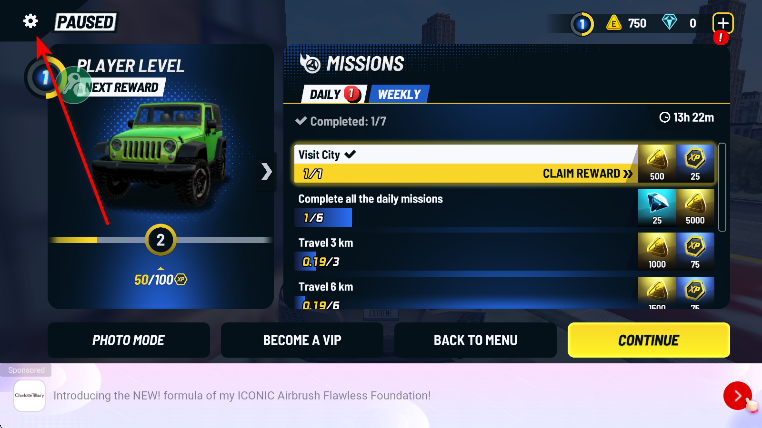Click the sponsored Airbrush Flawless Foundation ad text
This screenshot has width=762, height=428.
(242, 396)
